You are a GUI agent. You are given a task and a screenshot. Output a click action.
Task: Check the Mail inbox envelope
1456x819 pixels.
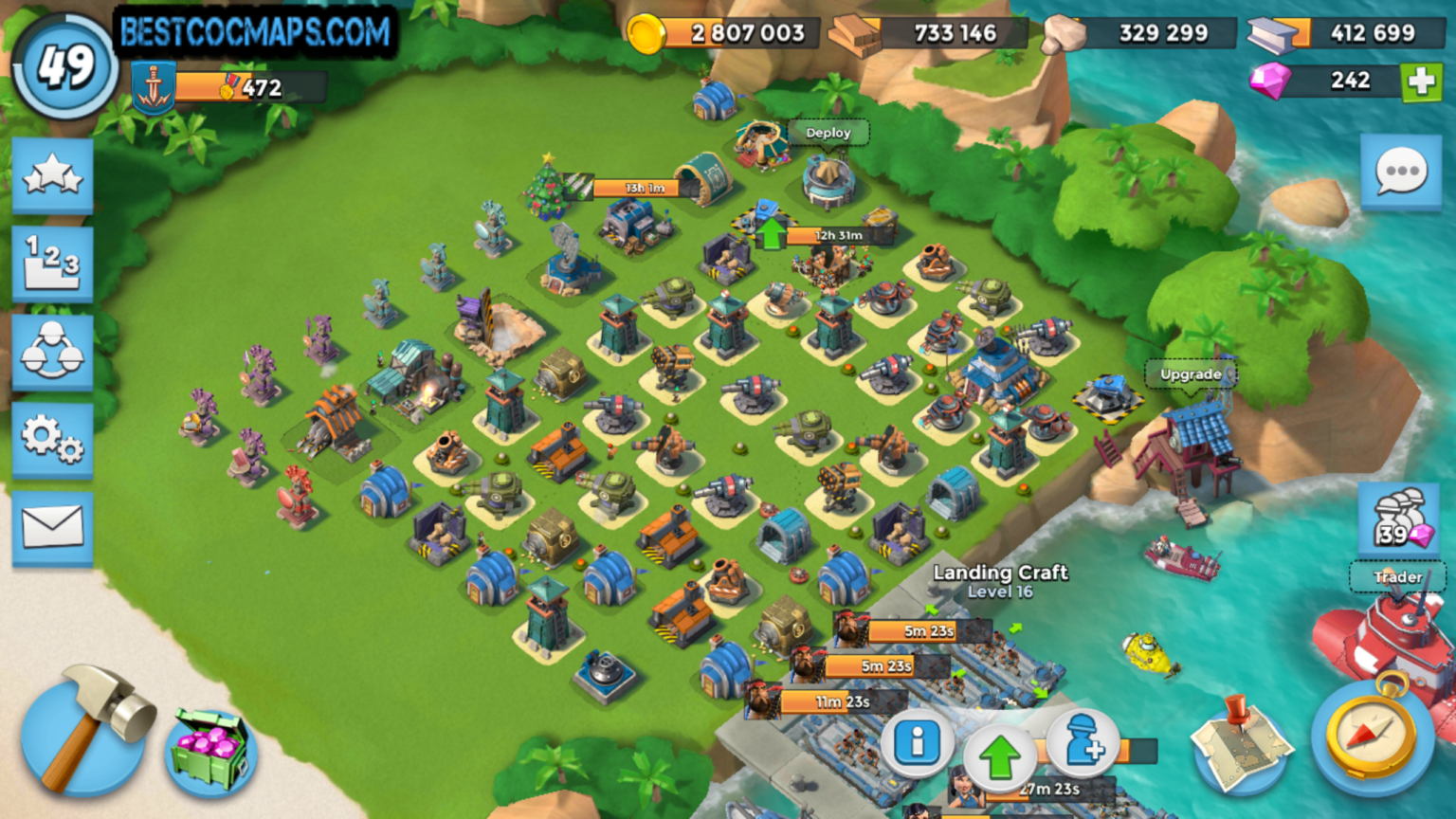pos(52,523)
